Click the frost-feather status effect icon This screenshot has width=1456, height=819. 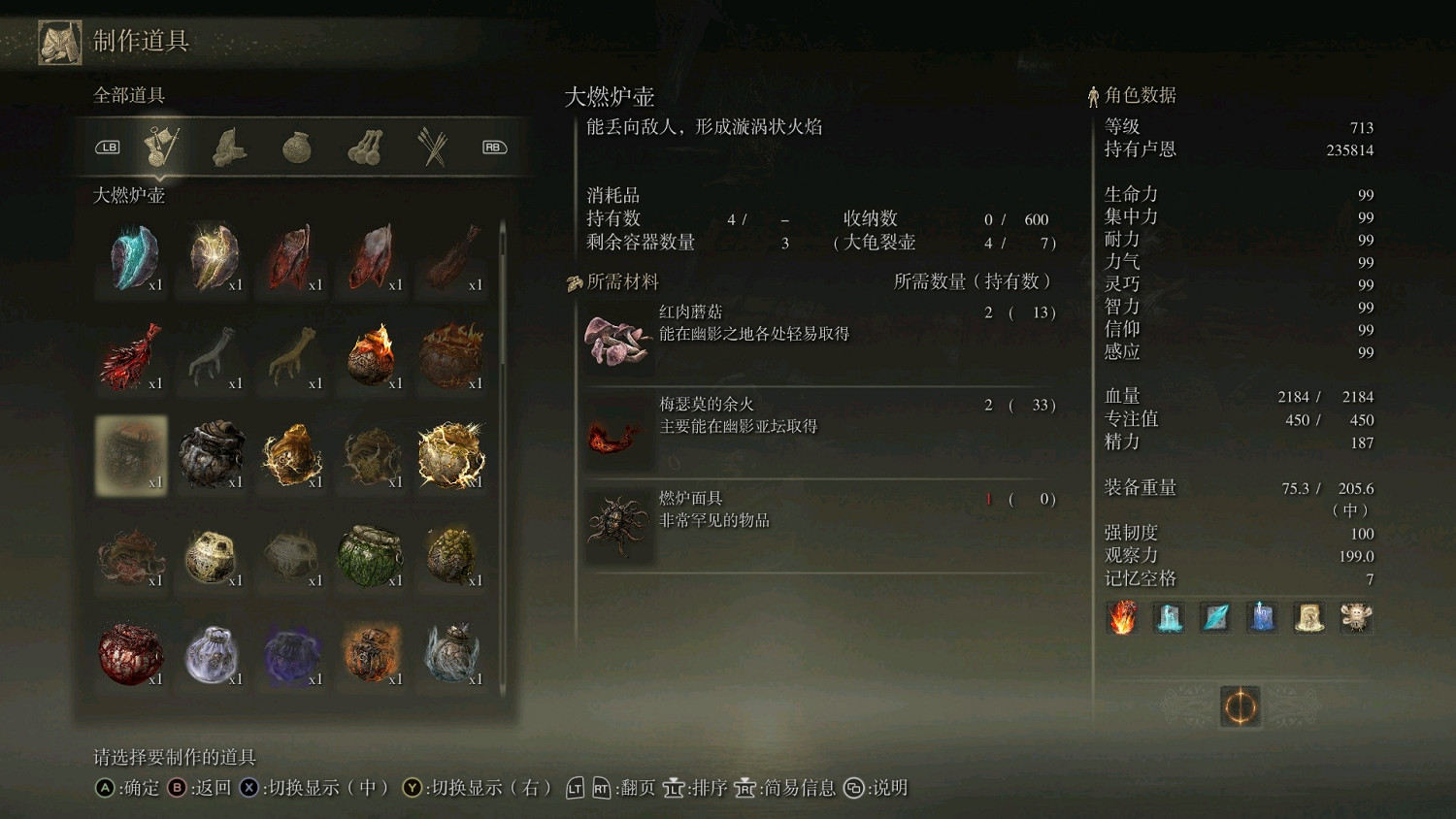coord(1214,618)
